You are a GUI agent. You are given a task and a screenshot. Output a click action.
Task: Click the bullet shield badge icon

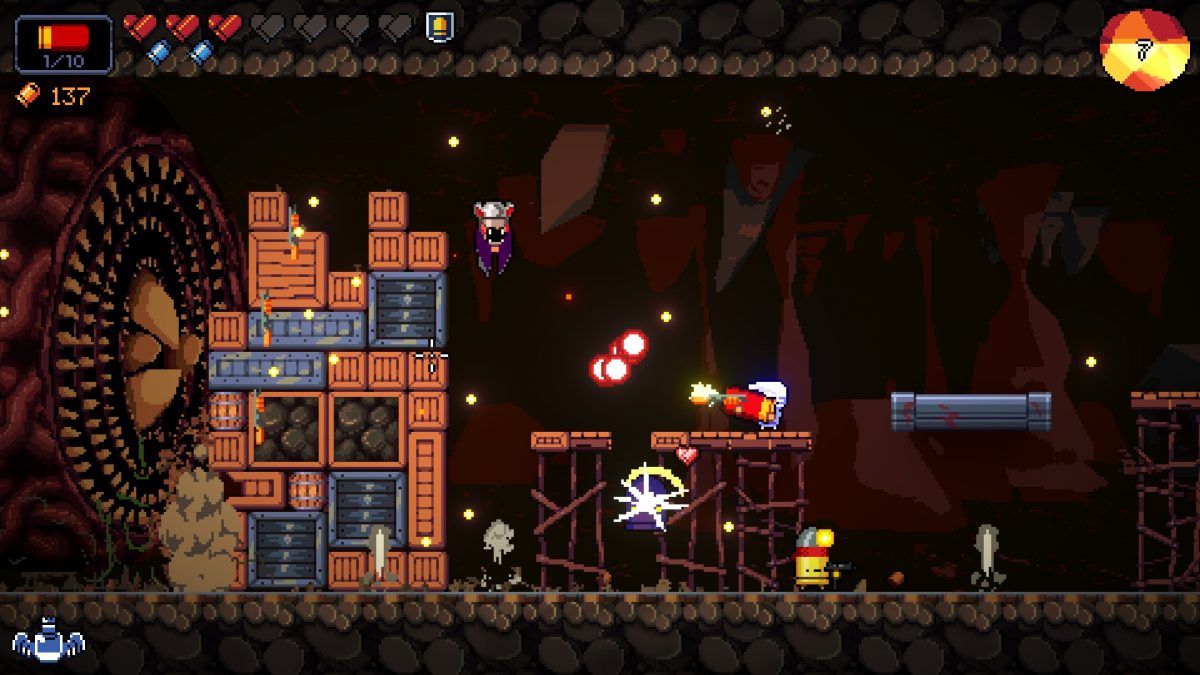click(438, 26)
